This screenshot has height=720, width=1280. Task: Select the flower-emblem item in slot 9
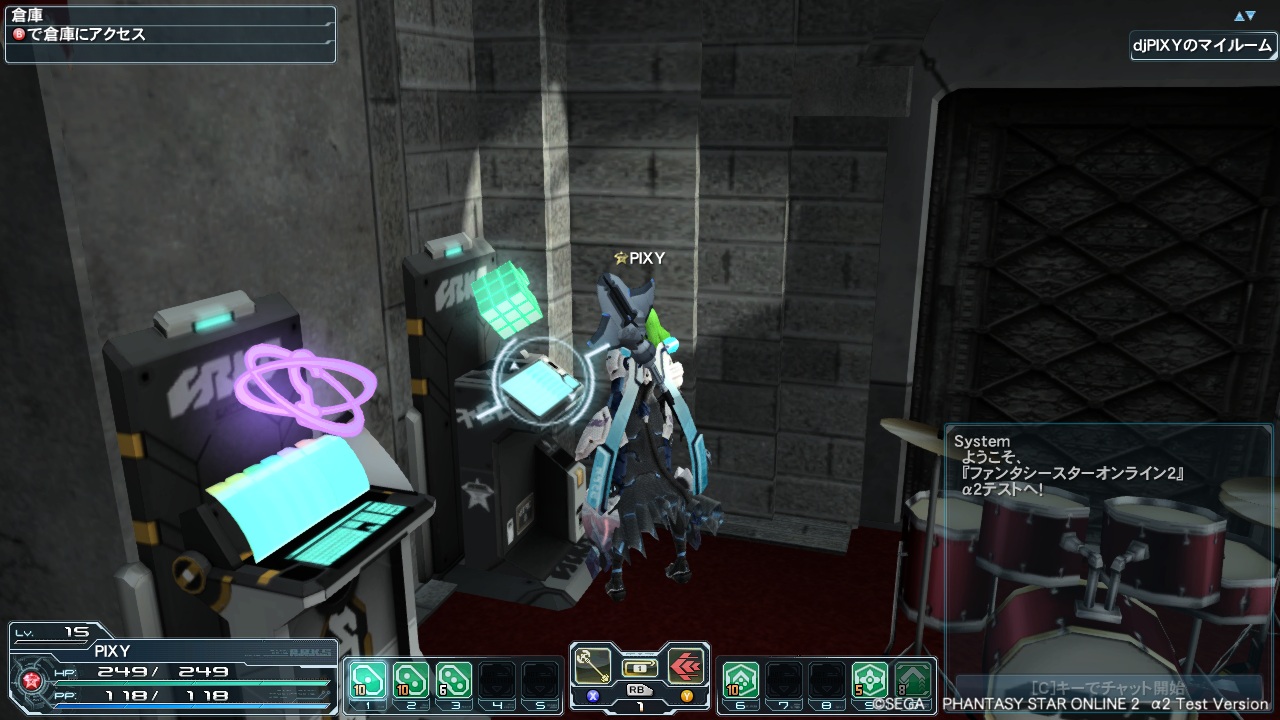click(871, 681)
